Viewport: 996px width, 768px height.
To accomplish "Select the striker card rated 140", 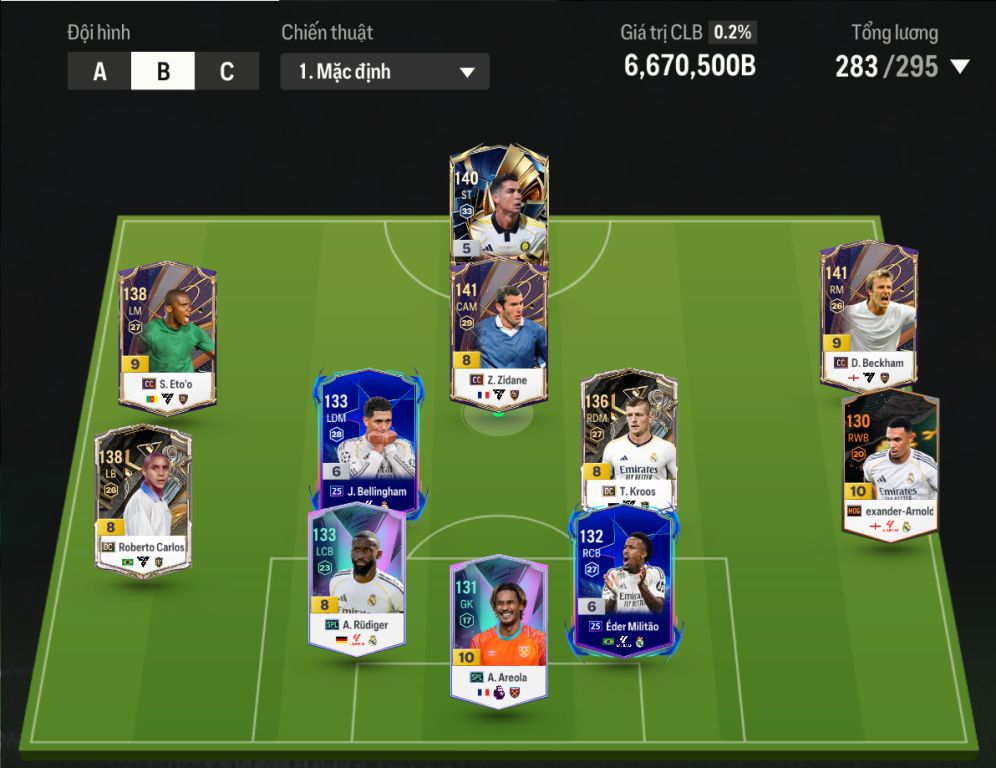I will (x=498, y=205).
